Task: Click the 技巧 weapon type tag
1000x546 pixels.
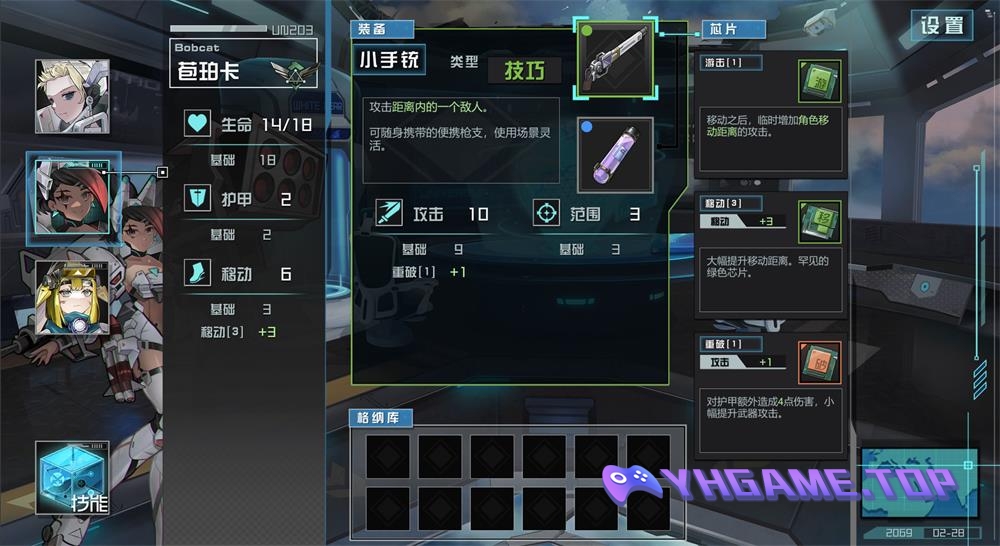Action: 525,69
